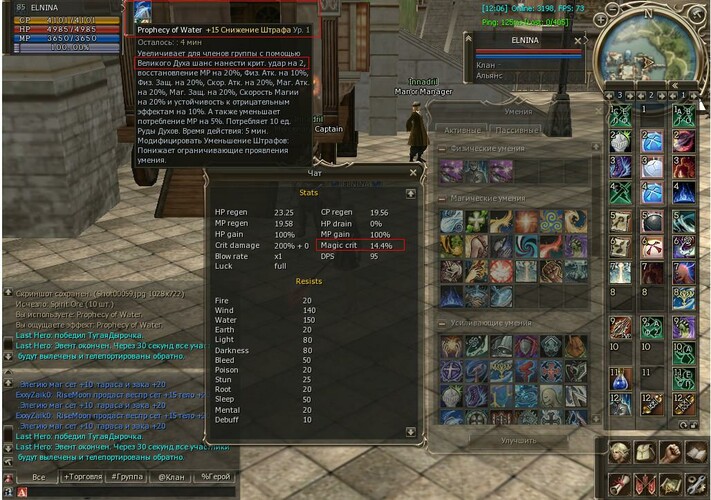711x500 pixels.
Task: Show the @Клан chat tab
Action: coord(171,478)
